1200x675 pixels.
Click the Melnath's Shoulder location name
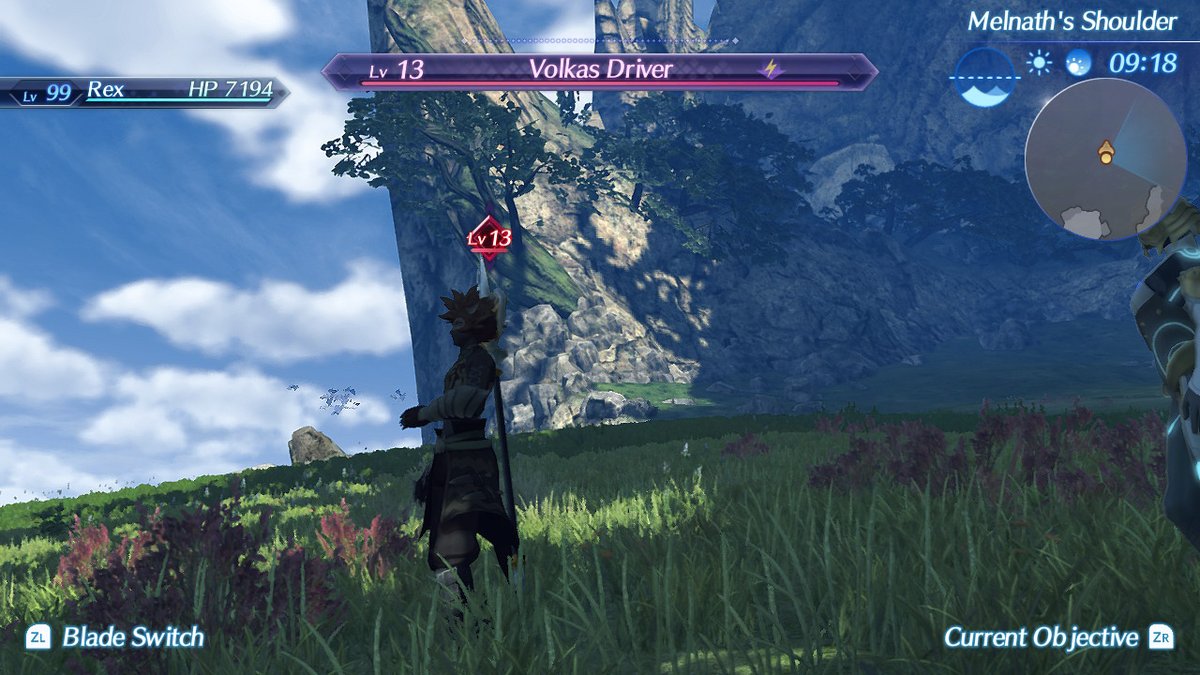coord(1072,21)
